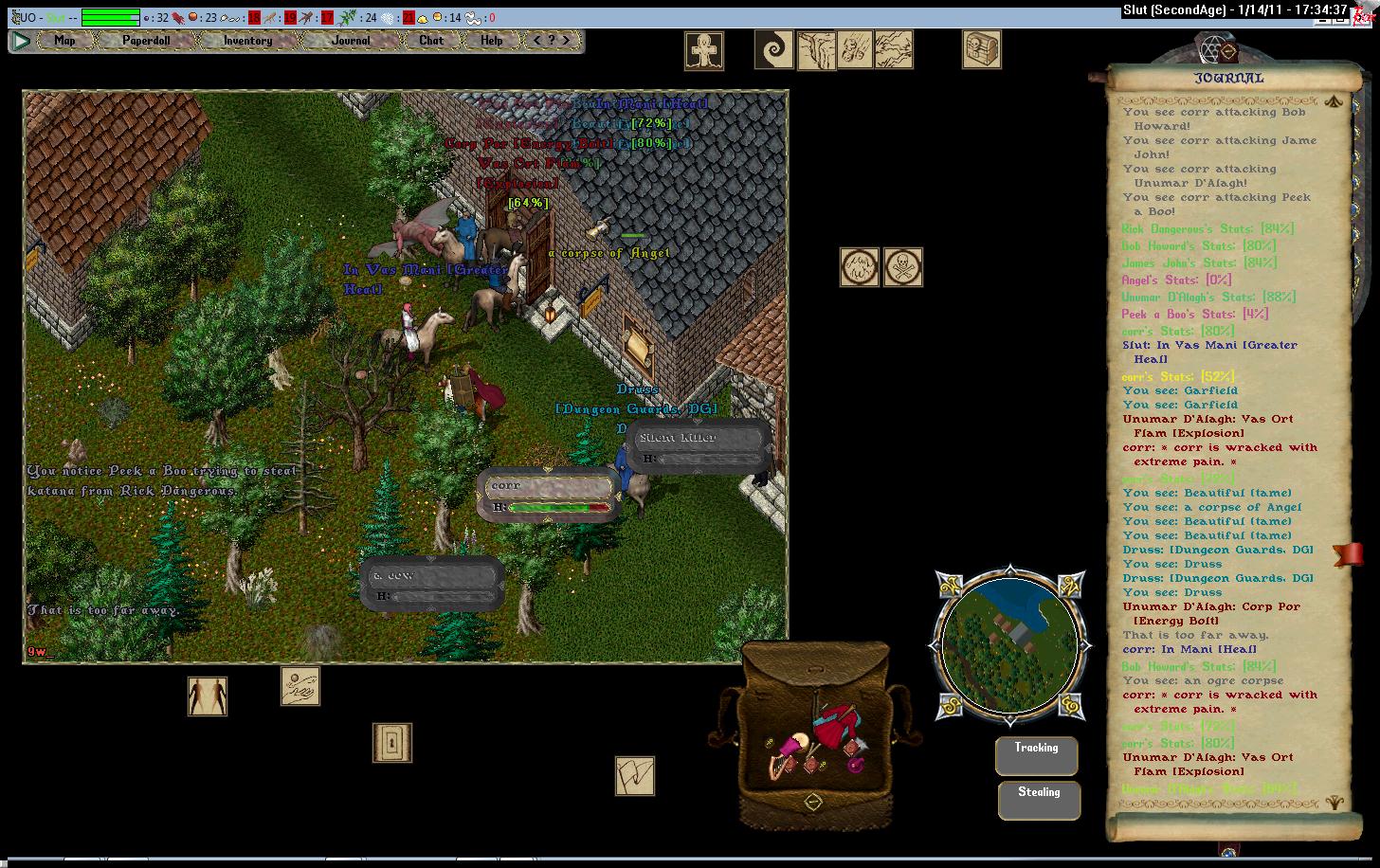Activate the keyhole door spell icon
The height and width of the screenshot is (868, 1380).
tap(391, 742)
